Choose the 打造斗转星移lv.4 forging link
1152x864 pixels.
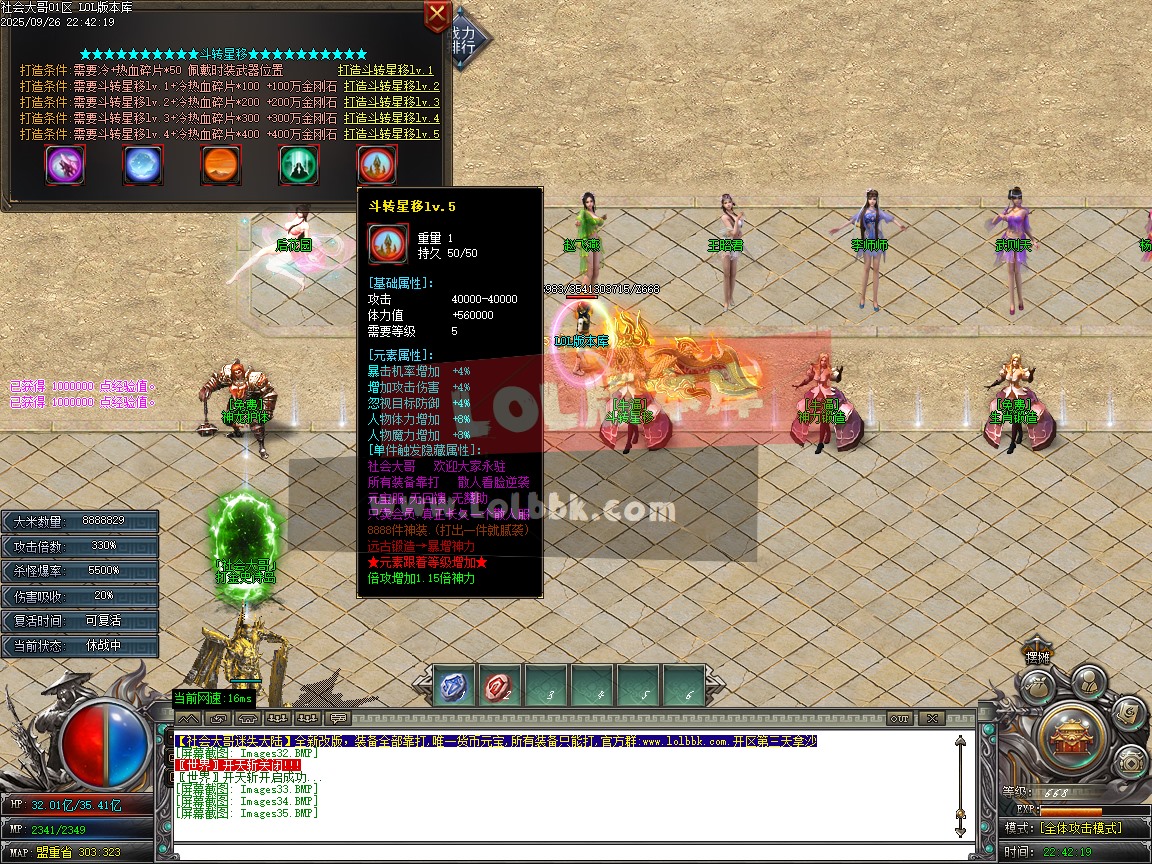(391, 118)
